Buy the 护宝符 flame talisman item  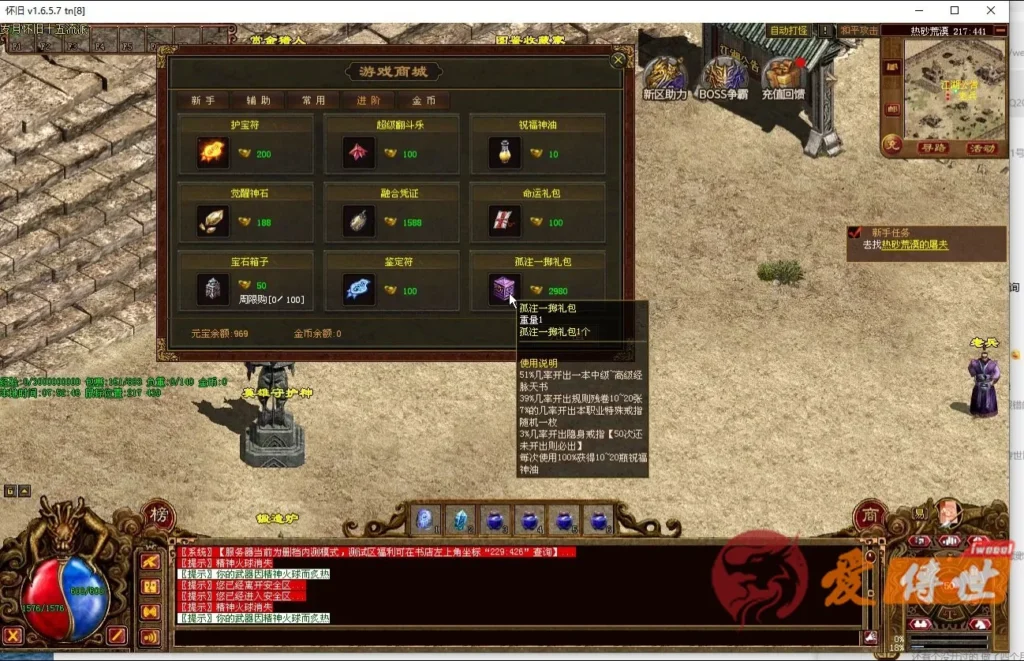[211, 152]
